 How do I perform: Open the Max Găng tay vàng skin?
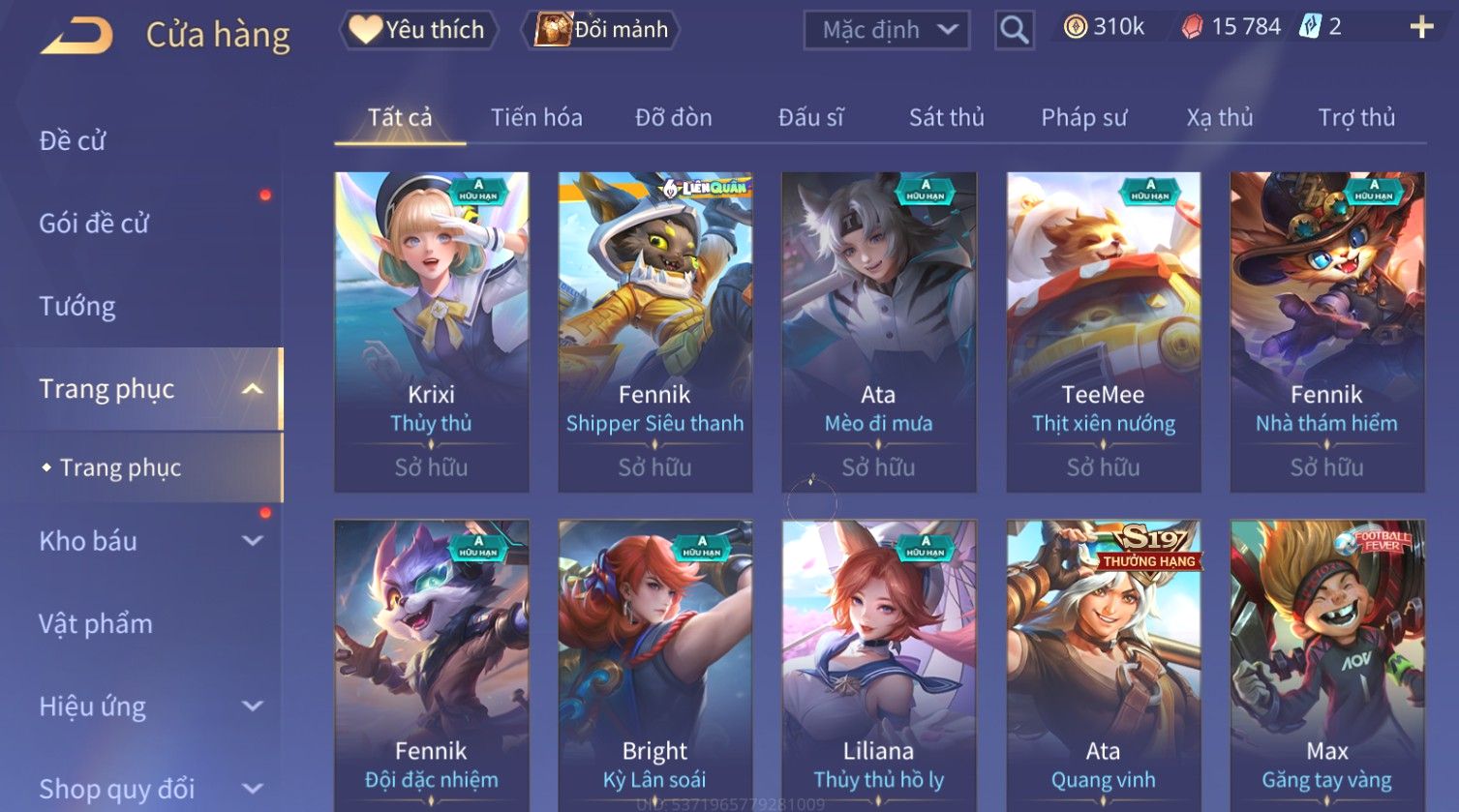[1326, 666]
